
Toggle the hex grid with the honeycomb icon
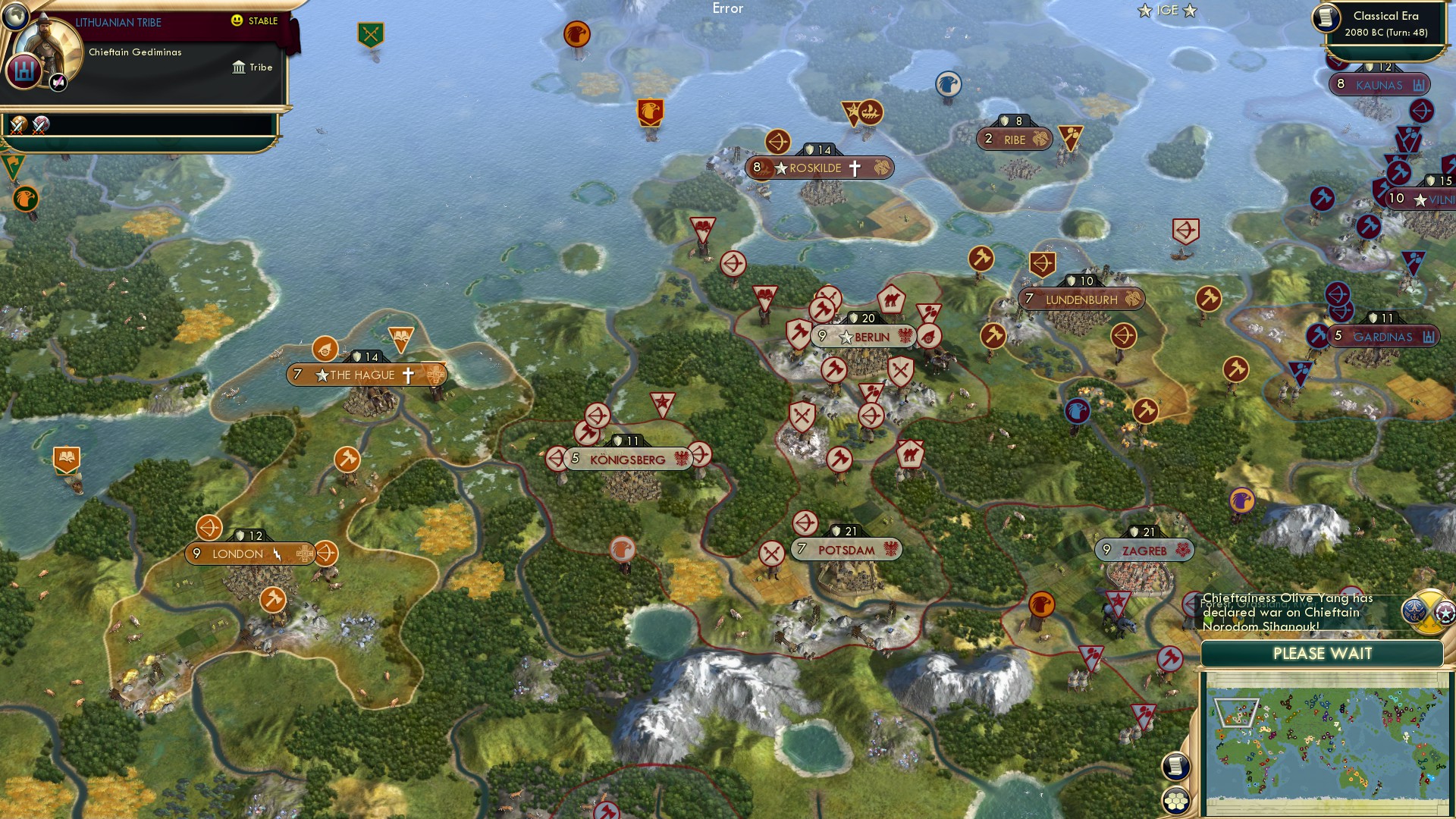(1175, 799)
